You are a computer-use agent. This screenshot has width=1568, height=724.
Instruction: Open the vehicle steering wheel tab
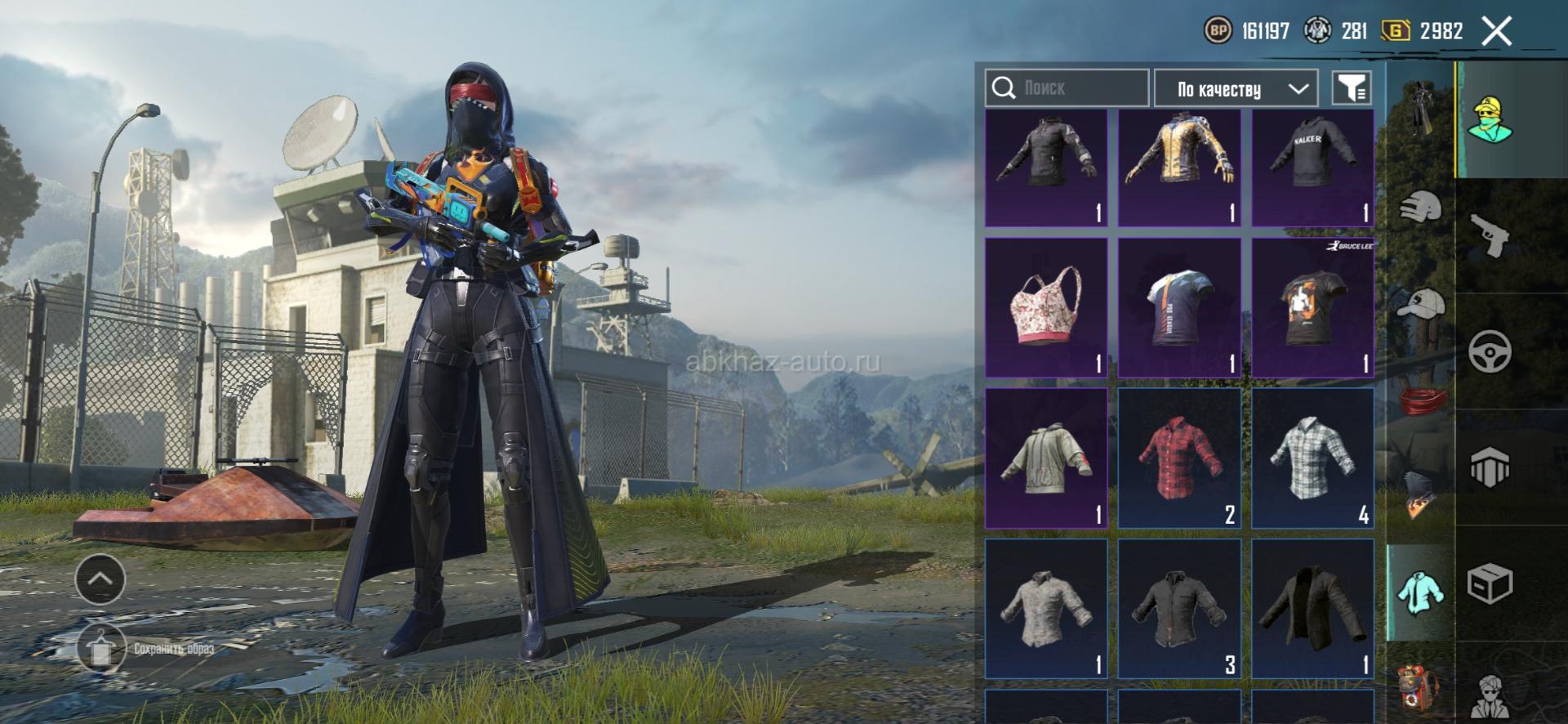[x=1490, y=352]
